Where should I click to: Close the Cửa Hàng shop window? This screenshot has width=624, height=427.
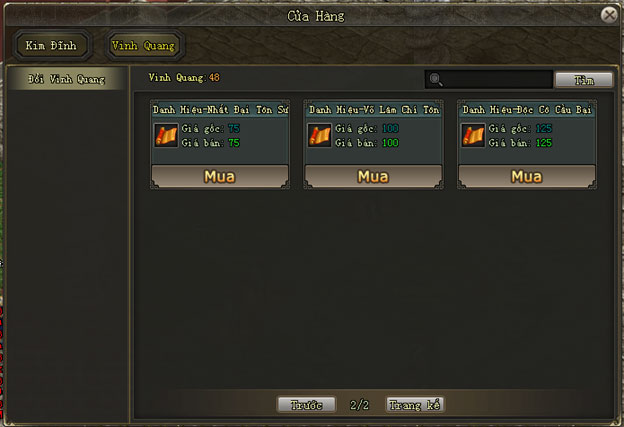(609, 15)
